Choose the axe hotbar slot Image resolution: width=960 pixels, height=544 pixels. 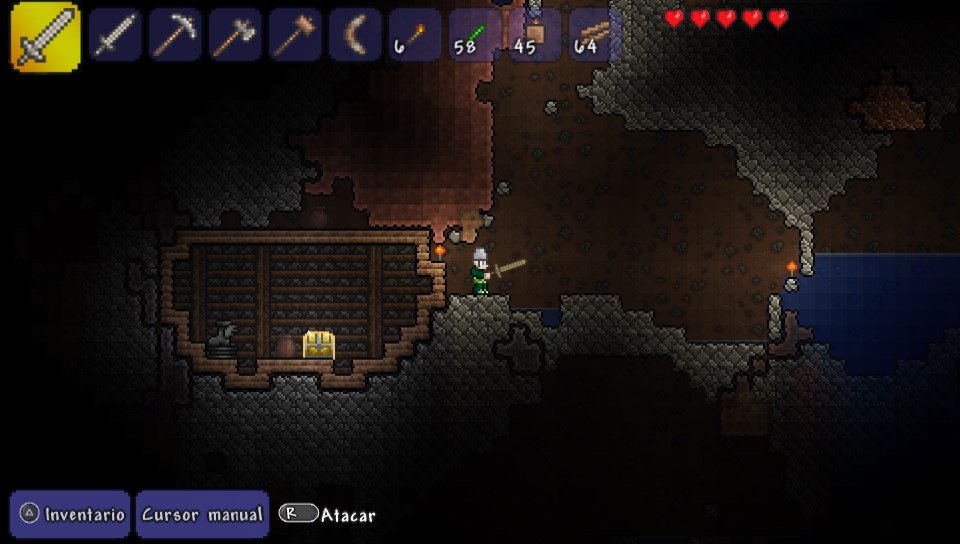coord(235,35)
